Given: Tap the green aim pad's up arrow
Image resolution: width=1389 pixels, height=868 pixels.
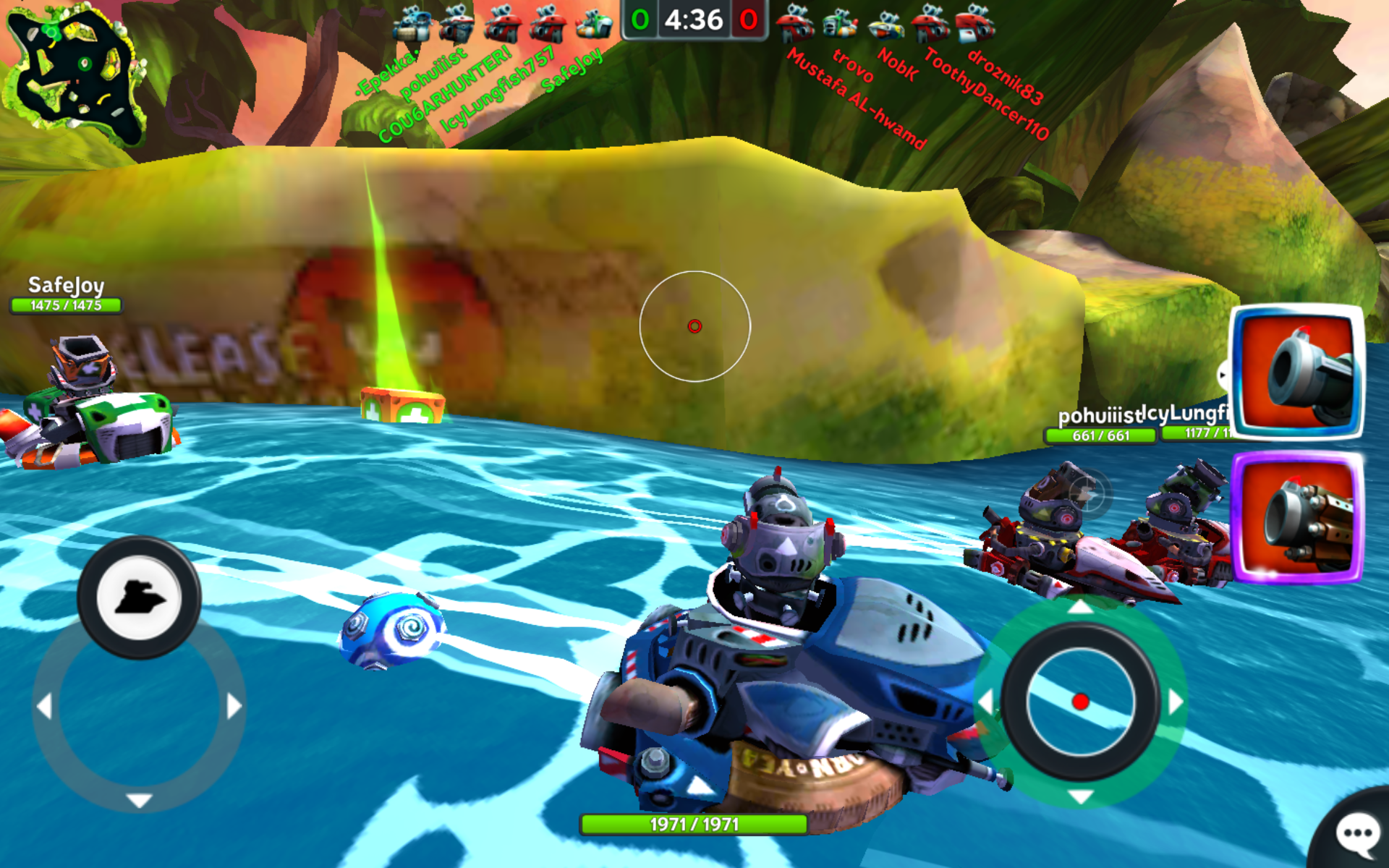Looking at the screenshot, I should tap(1081, 606).
